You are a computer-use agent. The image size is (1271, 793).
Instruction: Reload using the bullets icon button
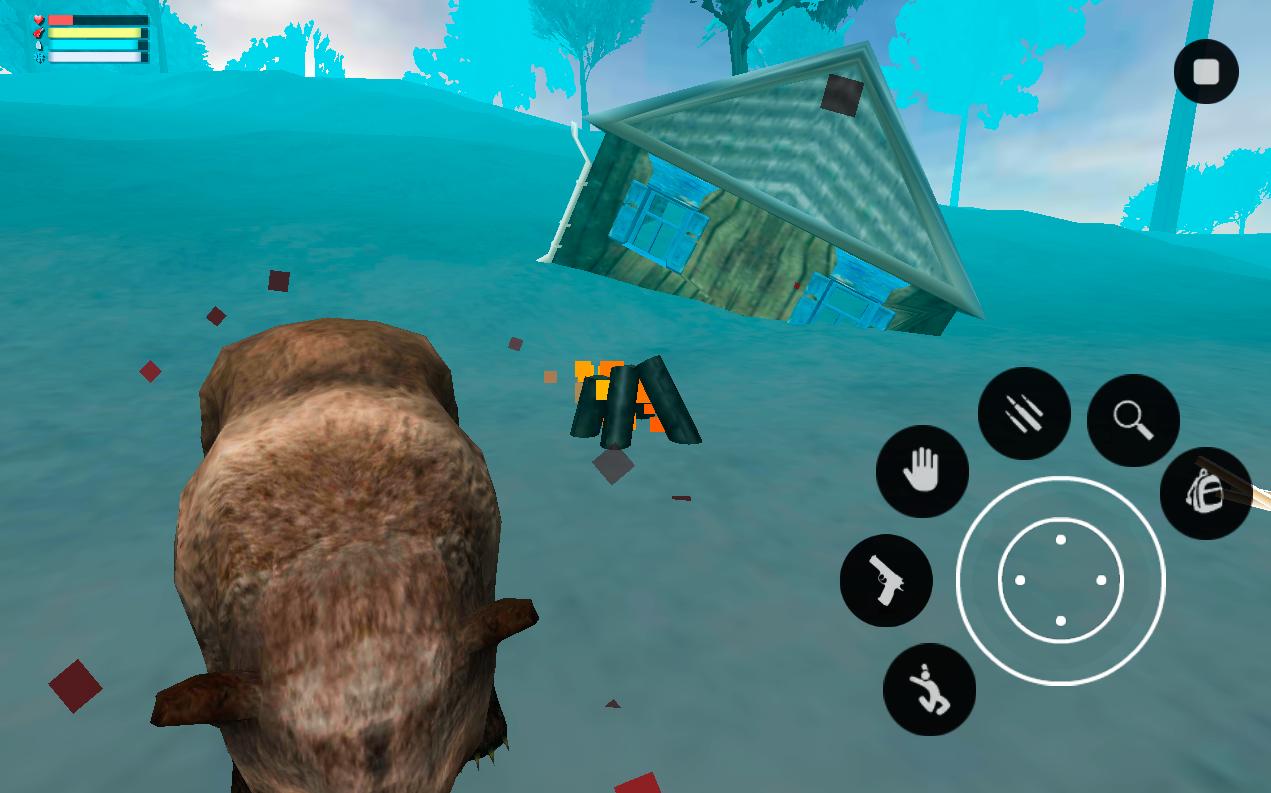pyautogui.click(x=1024, y=413)
